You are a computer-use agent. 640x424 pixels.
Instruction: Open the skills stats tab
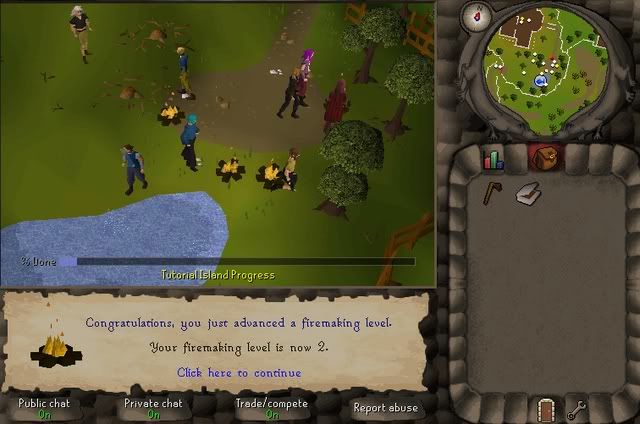pyautogui.click(x=494, y=159)
